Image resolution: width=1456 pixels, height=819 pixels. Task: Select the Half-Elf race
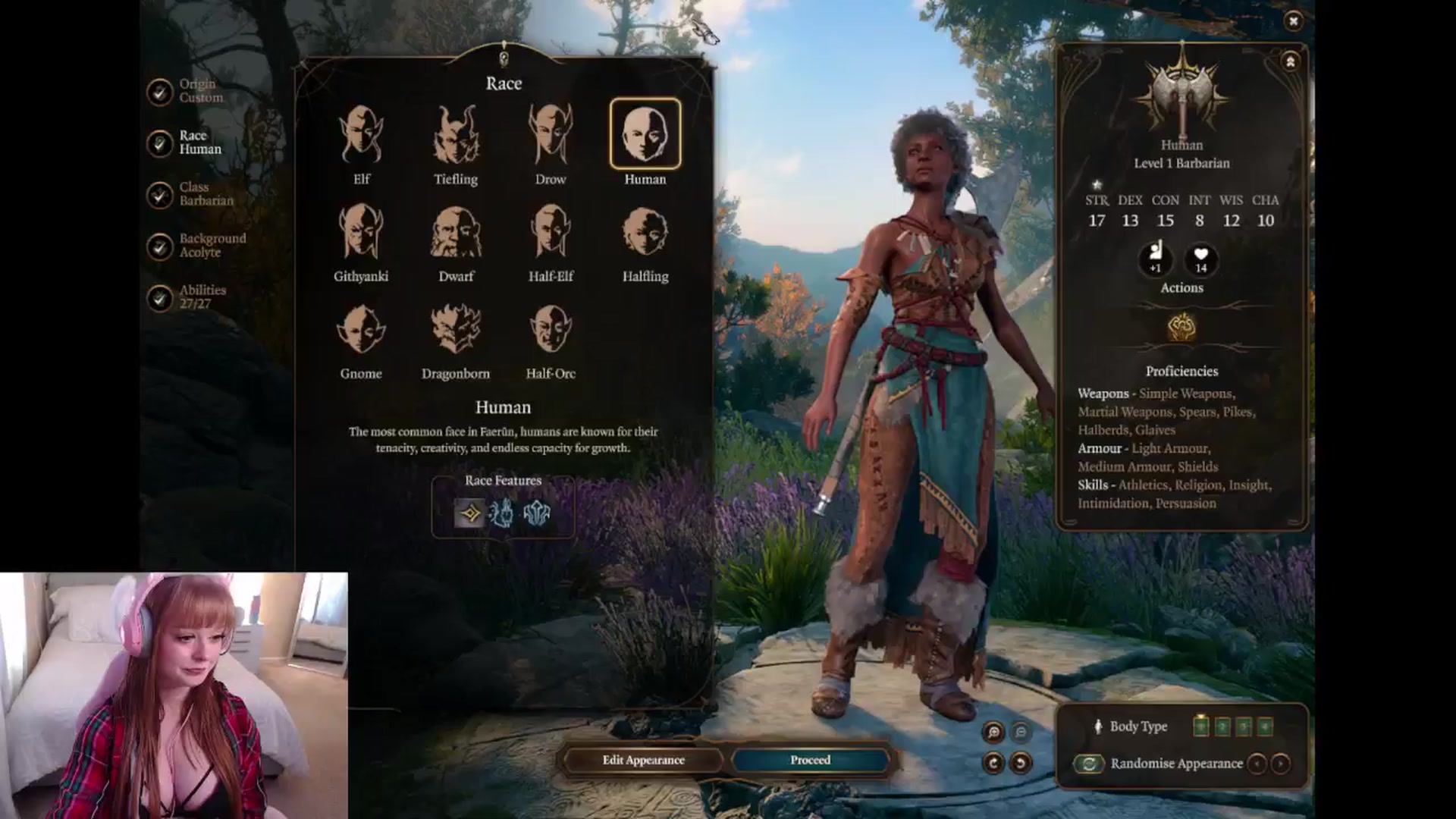coord(551,233)
